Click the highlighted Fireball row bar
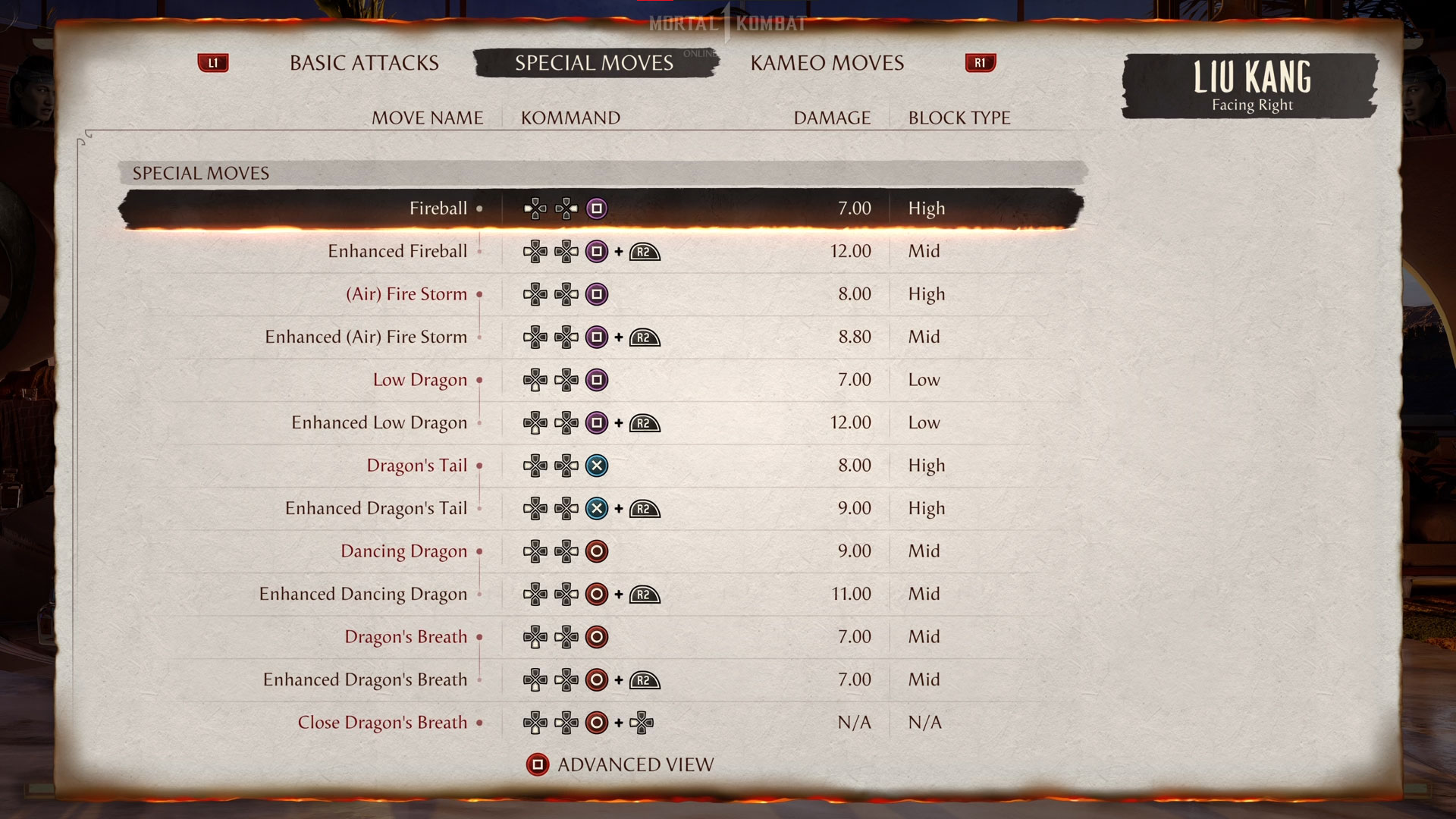The width and height of the screenshot is (1456, 819). tap(602, 208)
